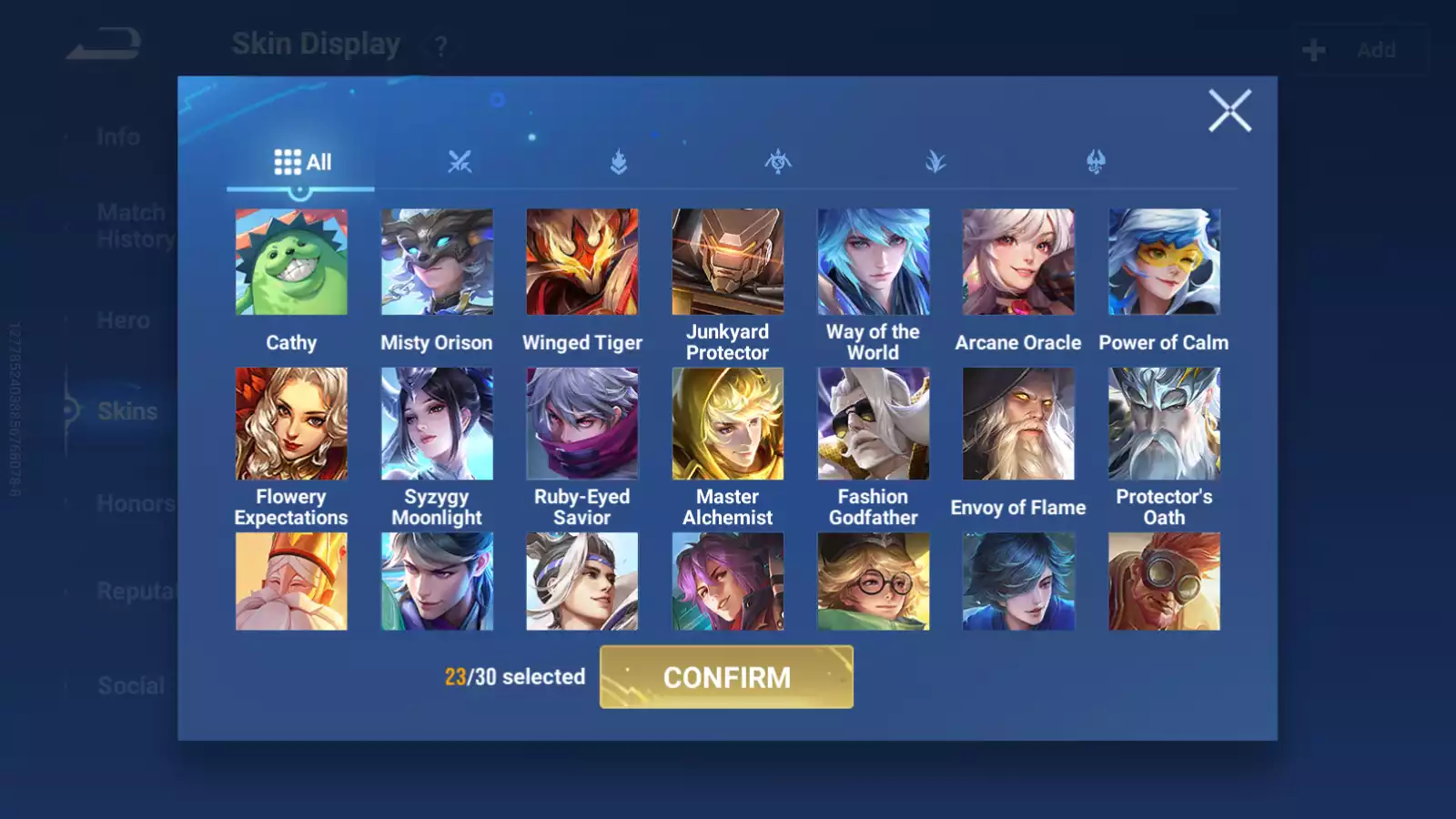Screen dimensions: 1456x819
Task: Open the Social section
Action: 130,685
